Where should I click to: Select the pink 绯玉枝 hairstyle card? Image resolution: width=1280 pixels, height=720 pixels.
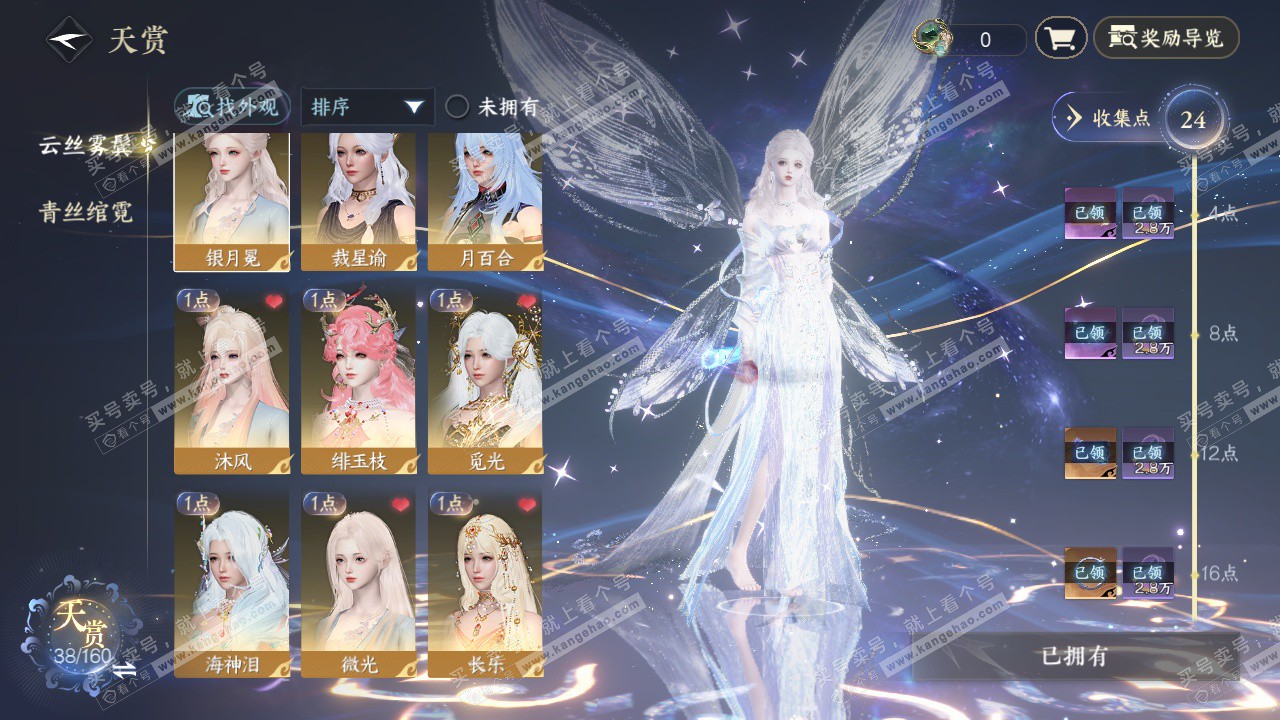pos(358,380)
